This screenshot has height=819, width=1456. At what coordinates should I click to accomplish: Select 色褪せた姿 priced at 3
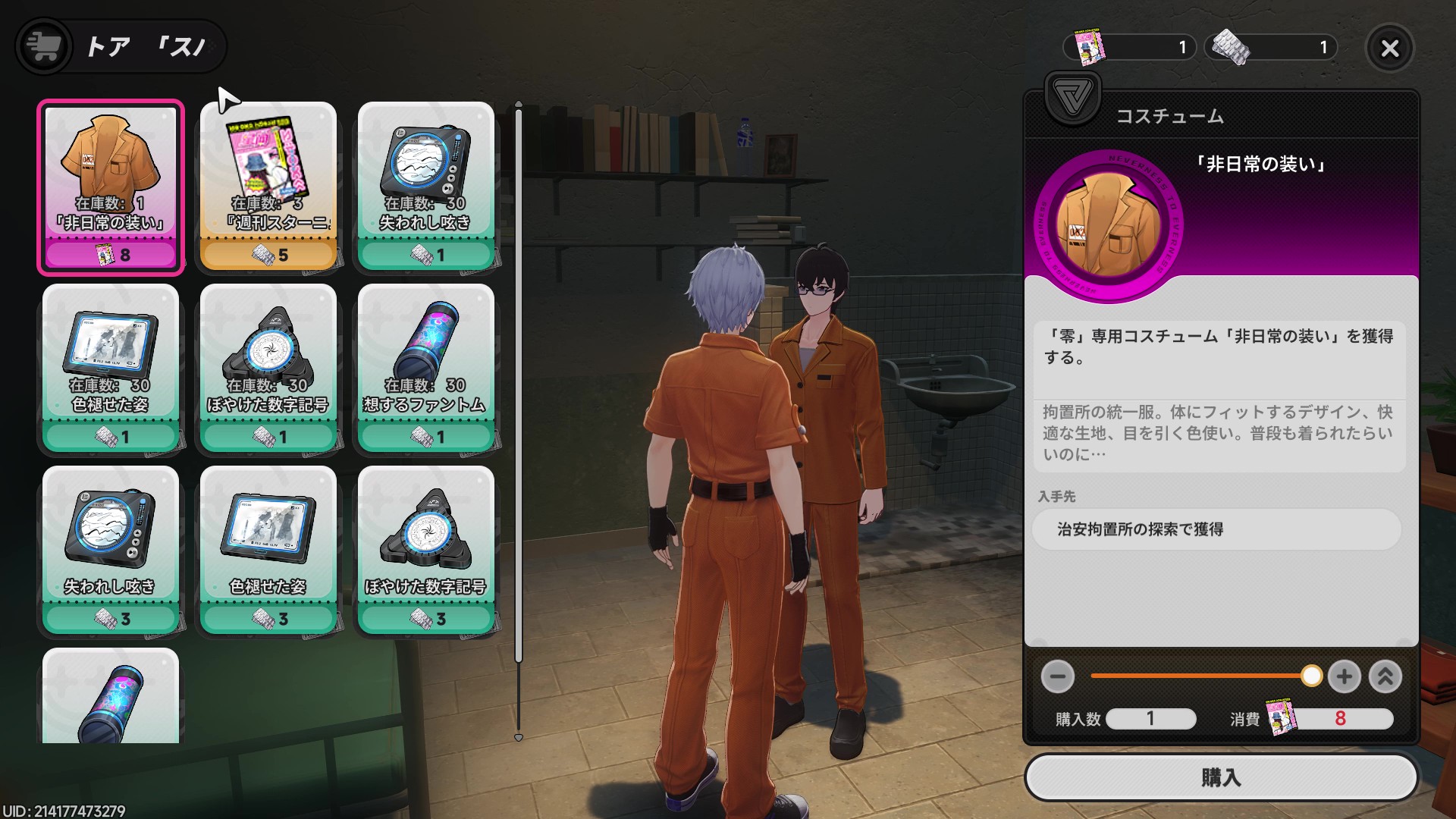pyautogui.click(x=268, y=550)
